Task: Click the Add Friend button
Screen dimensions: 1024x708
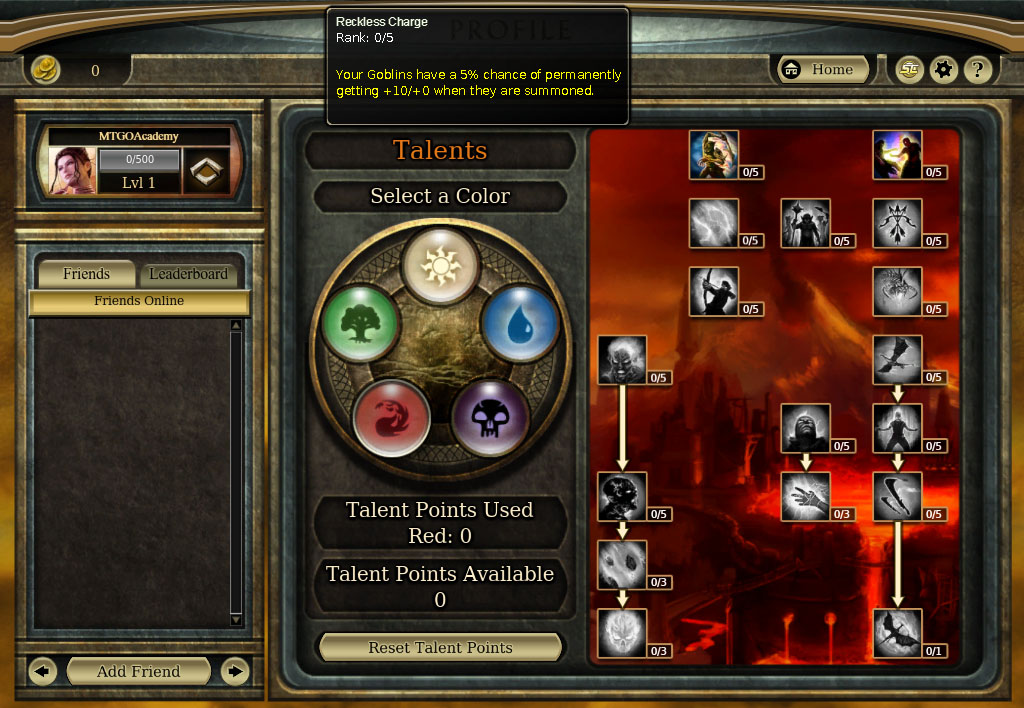Action: click(138, 671)
